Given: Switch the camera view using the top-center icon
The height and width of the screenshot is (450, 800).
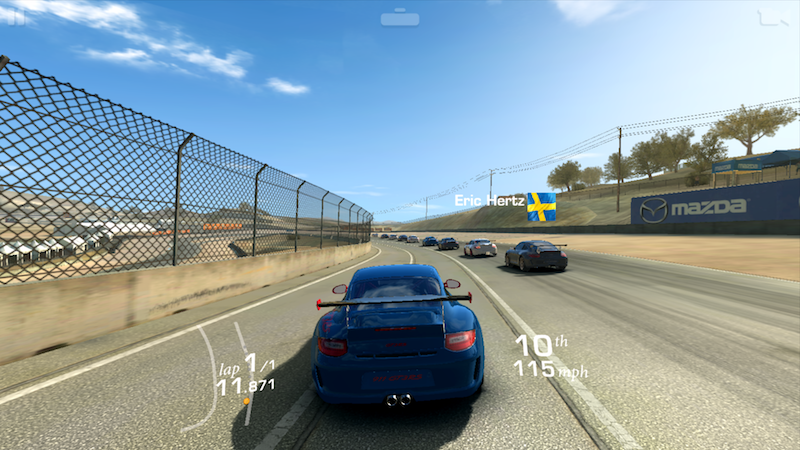Looking at the screenshot, I should tap(400, 17).
